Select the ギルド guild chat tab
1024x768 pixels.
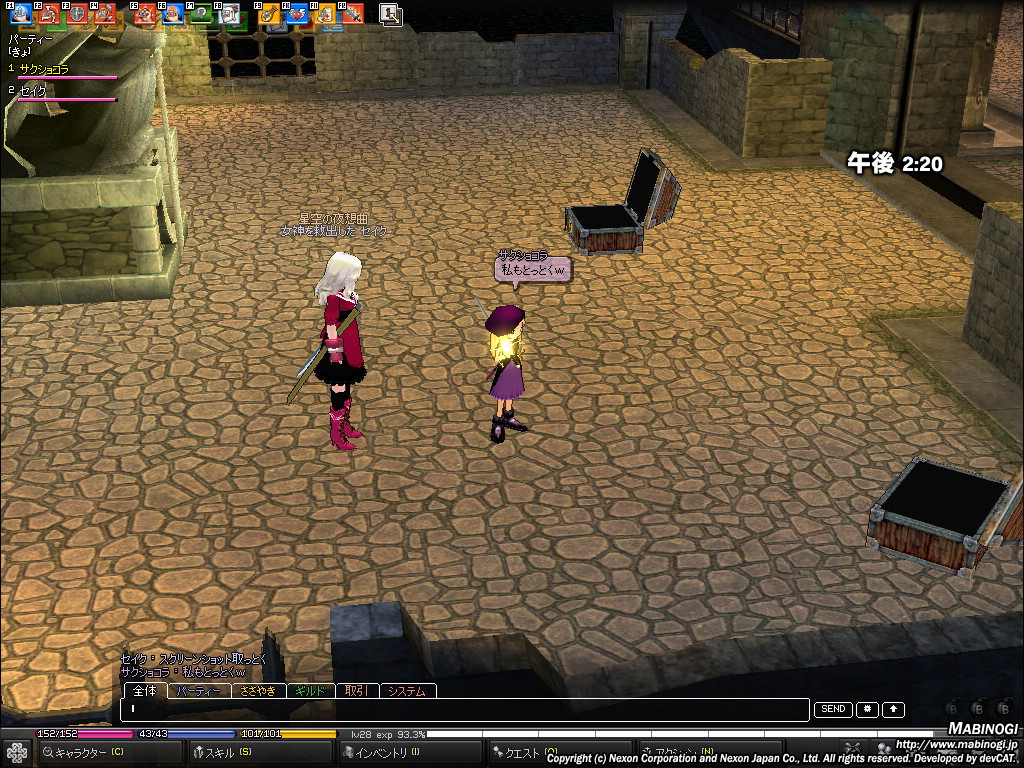coord(311,691)
